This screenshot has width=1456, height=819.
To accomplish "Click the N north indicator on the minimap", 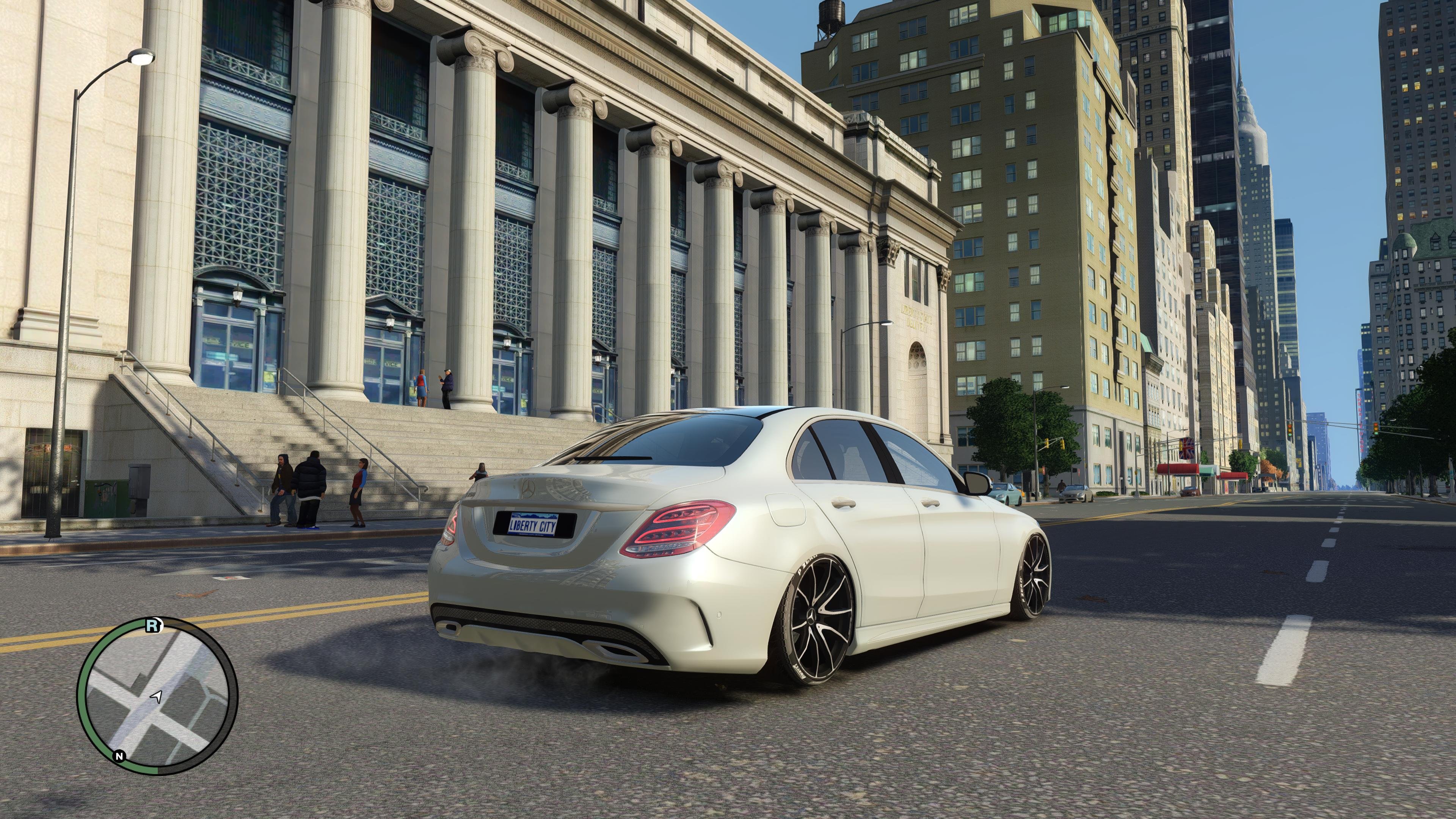I will 119,756.
